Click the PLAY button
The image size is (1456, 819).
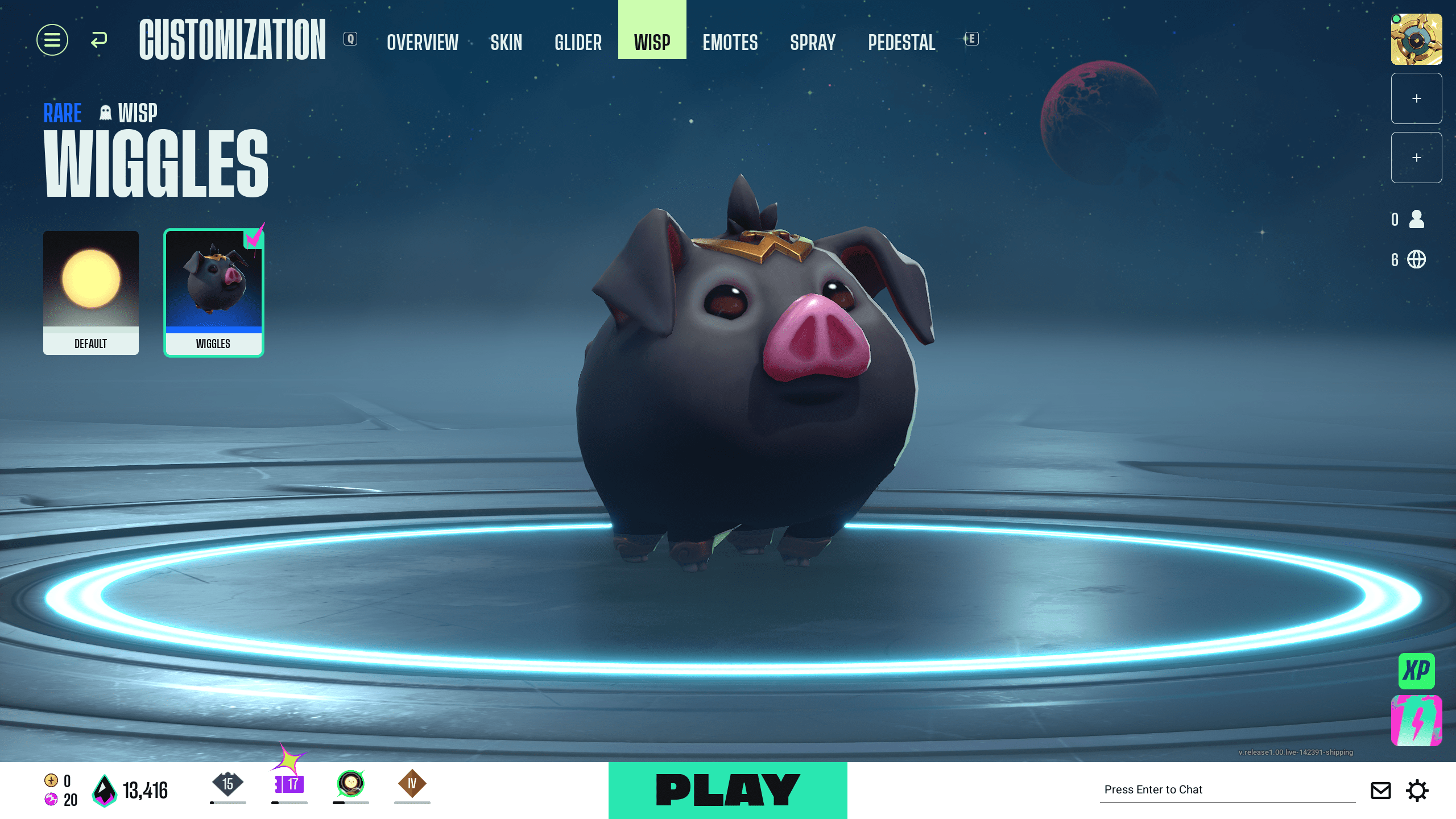(x=728, y=789)
